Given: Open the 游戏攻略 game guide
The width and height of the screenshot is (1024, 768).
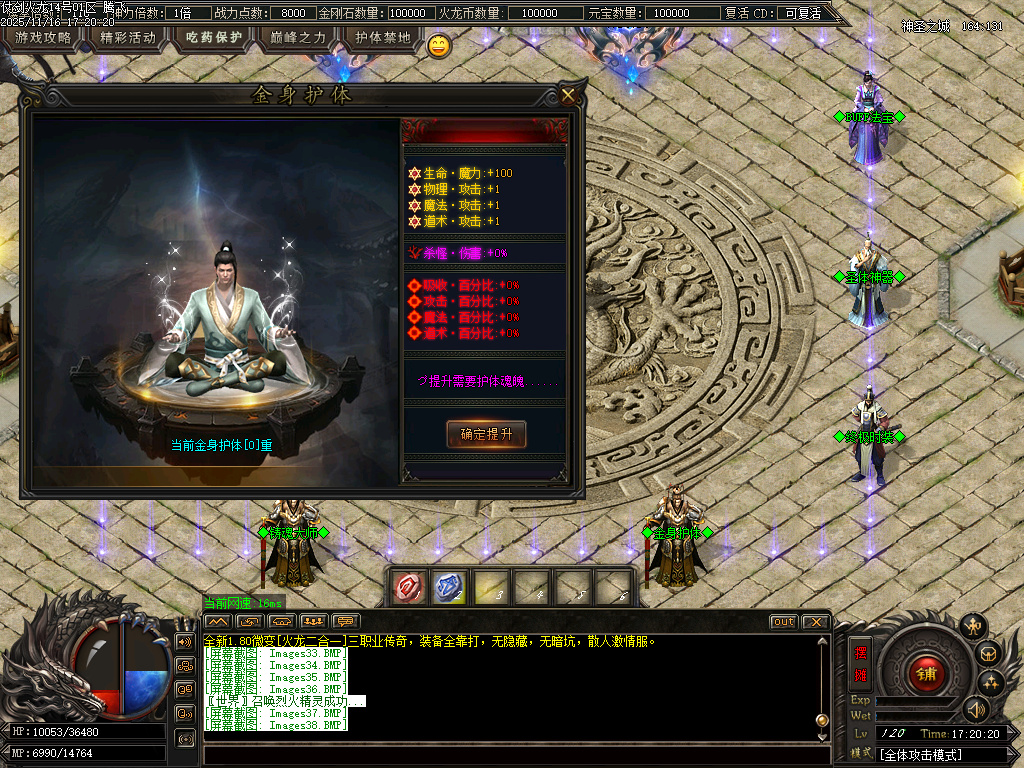Looking at the screenshot, I should tap(43, 38).
